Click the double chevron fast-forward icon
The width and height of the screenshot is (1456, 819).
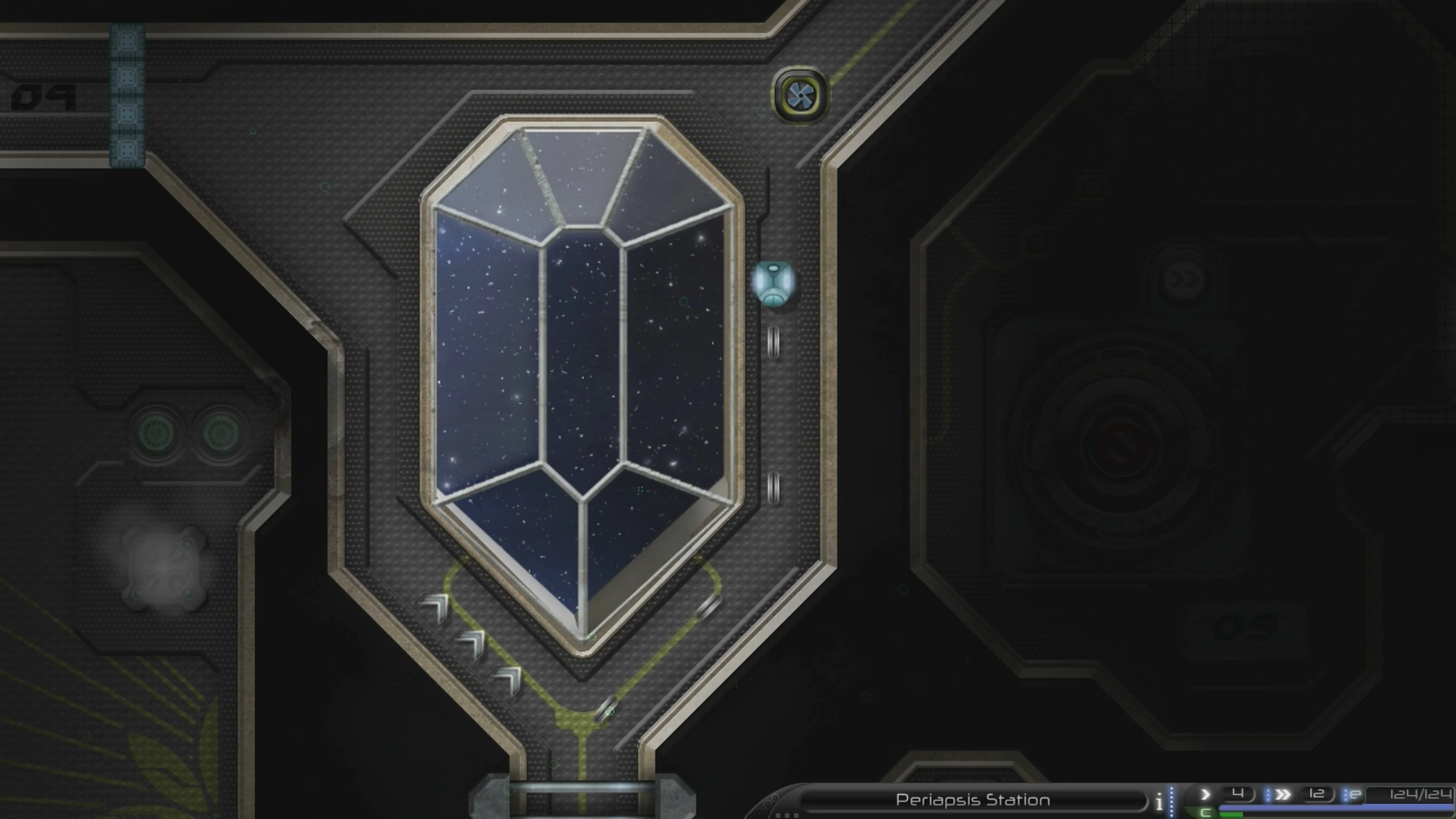(1283, 794)
